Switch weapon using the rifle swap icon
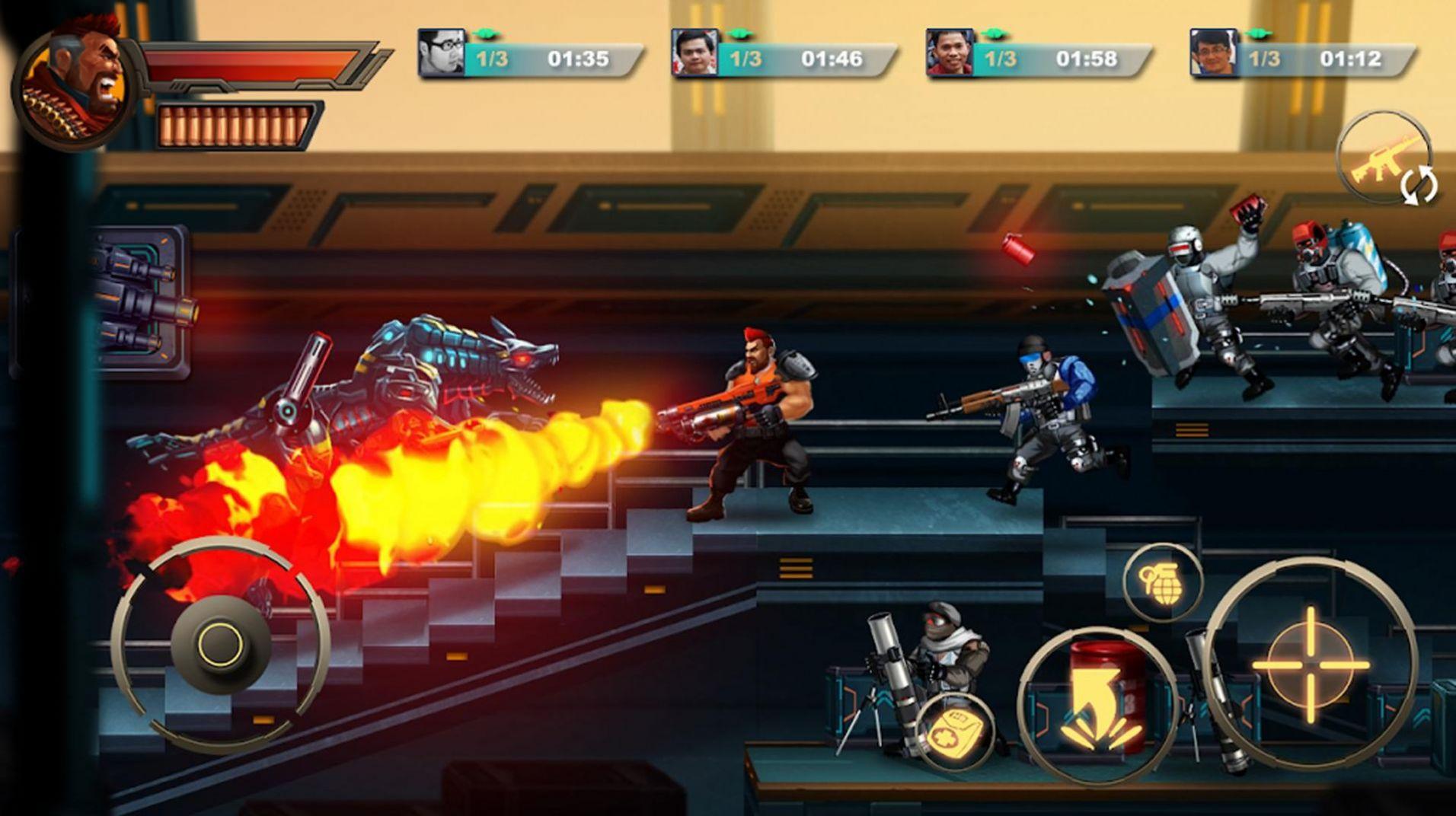 1384,158
